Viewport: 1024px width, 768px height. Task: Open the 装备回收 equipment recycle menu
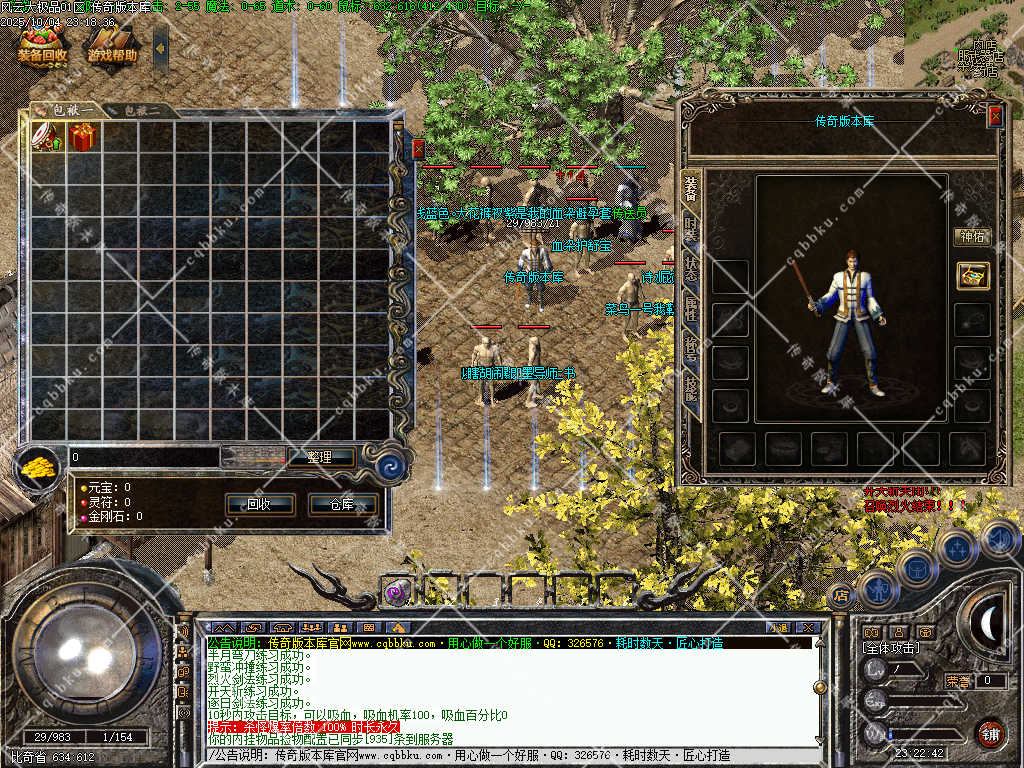point(42,46)
